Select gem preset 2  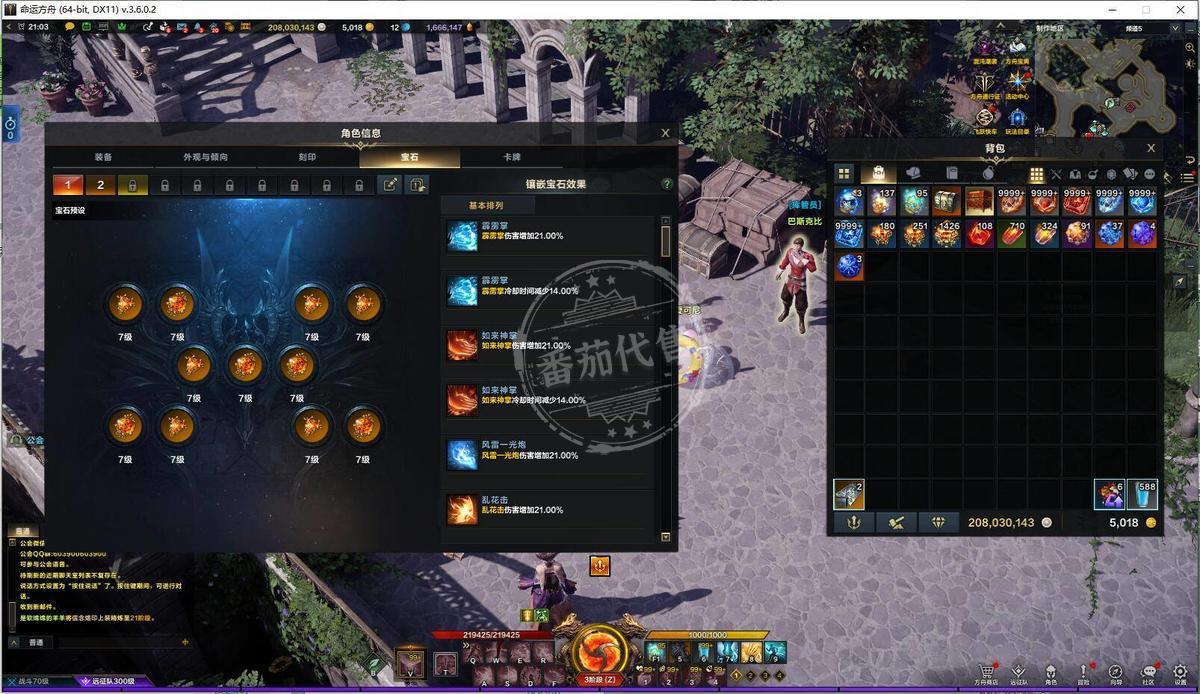coord(100,185)
